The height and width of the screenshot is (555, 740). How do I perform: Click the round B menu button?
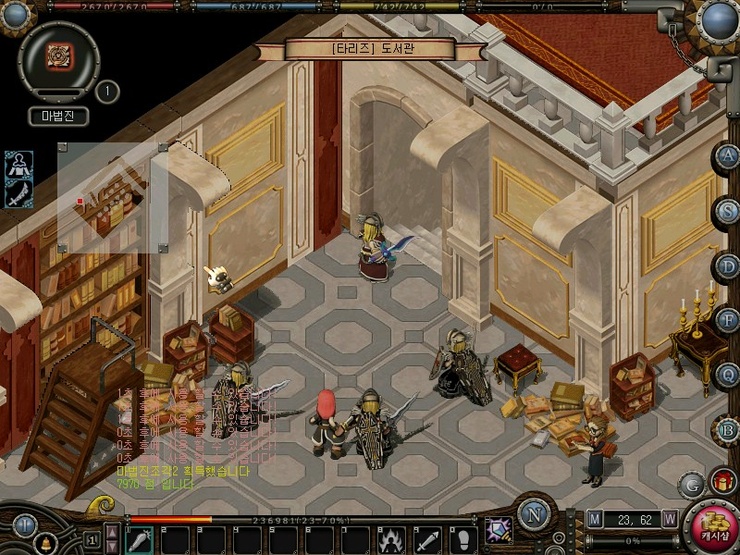[x=727, y=429]
